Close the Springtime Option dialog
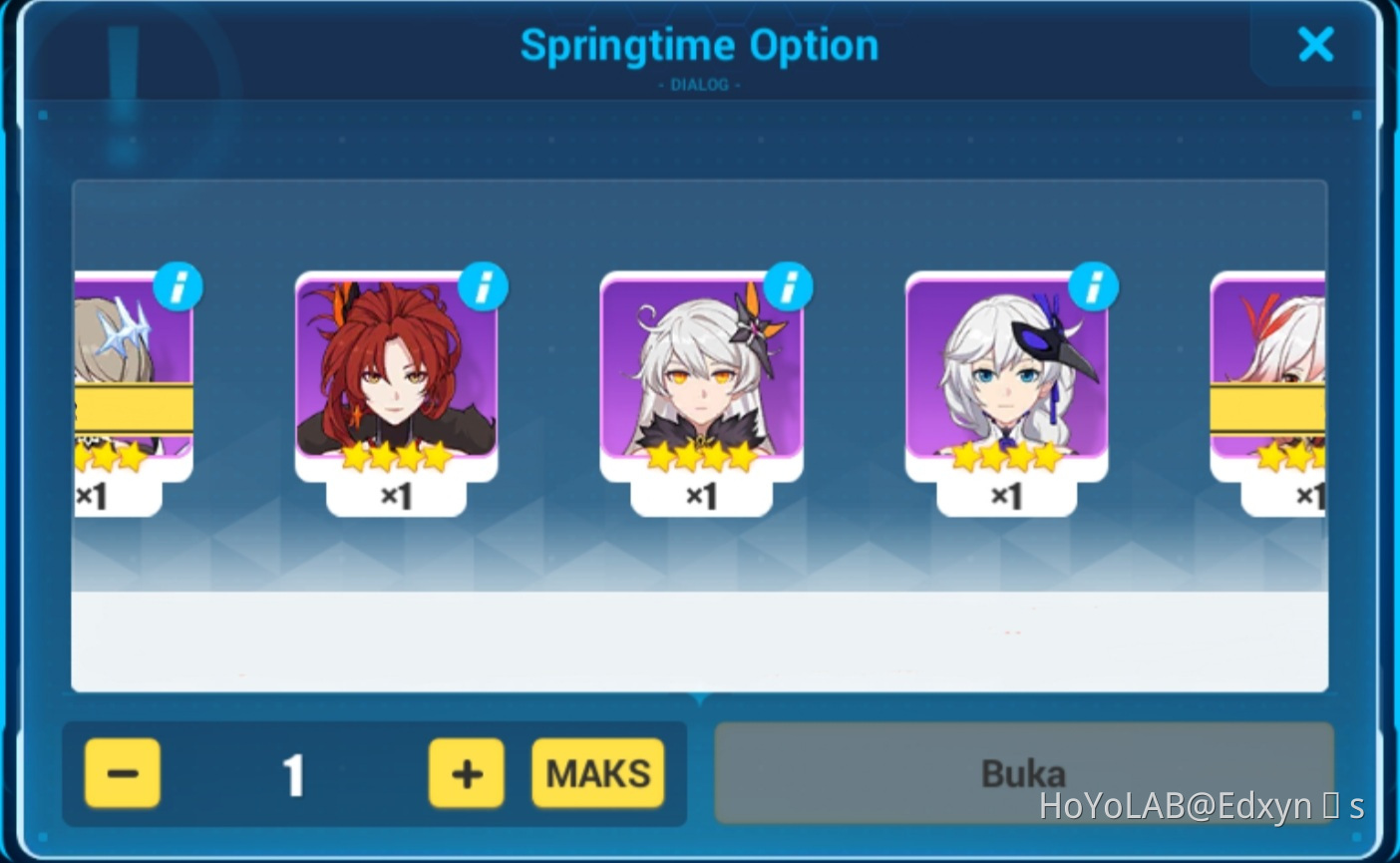Image resolution: width=1400 pixels, height=863 pixels. point(1316,44)
